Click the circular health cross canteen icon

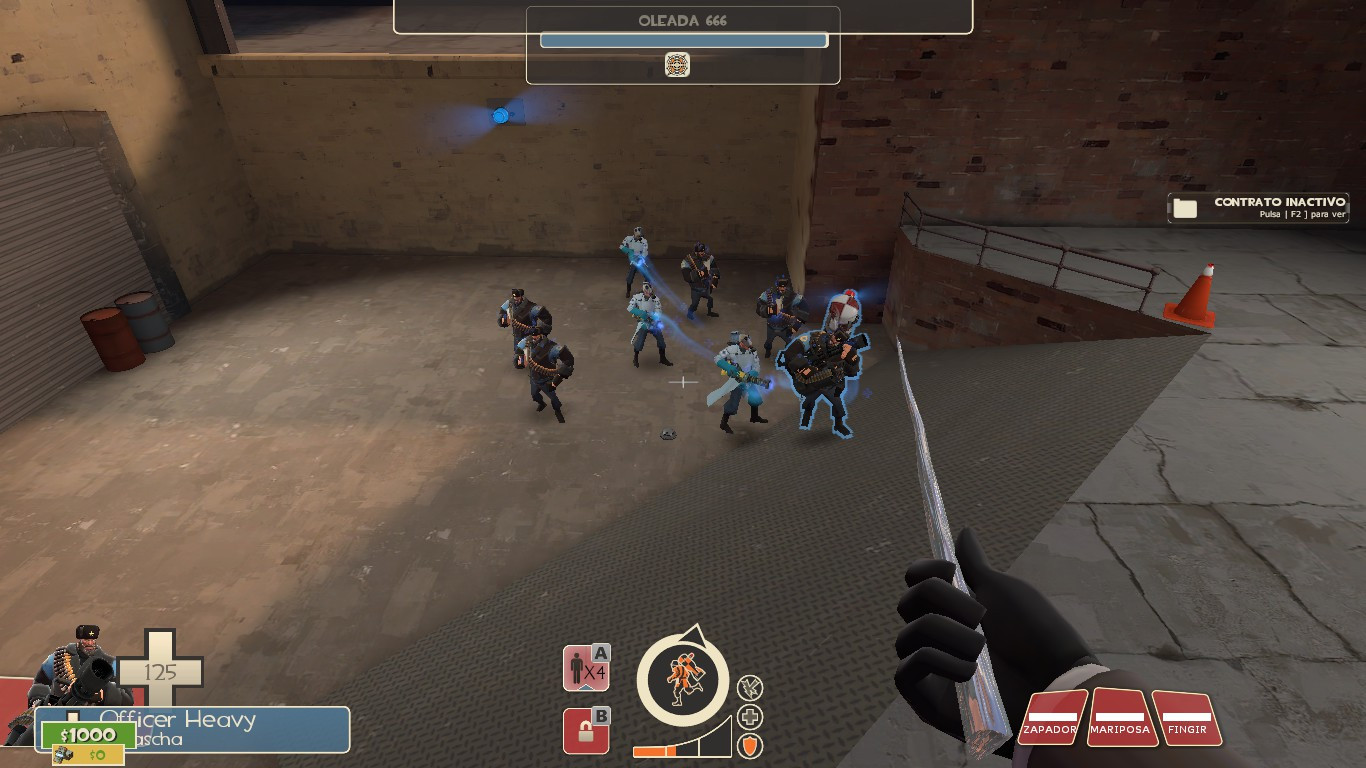[748, 715]
